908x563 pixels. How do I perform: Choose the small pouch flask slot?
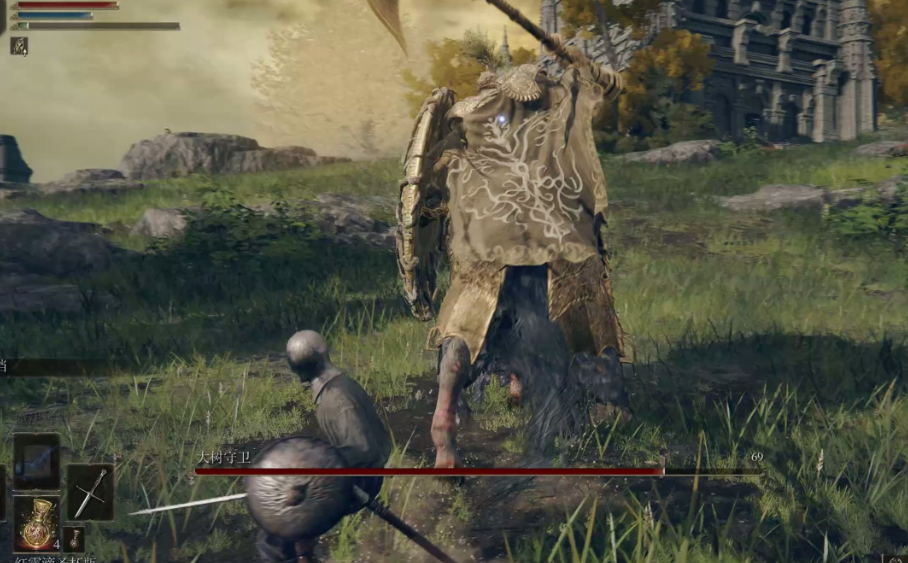(74, 538)
